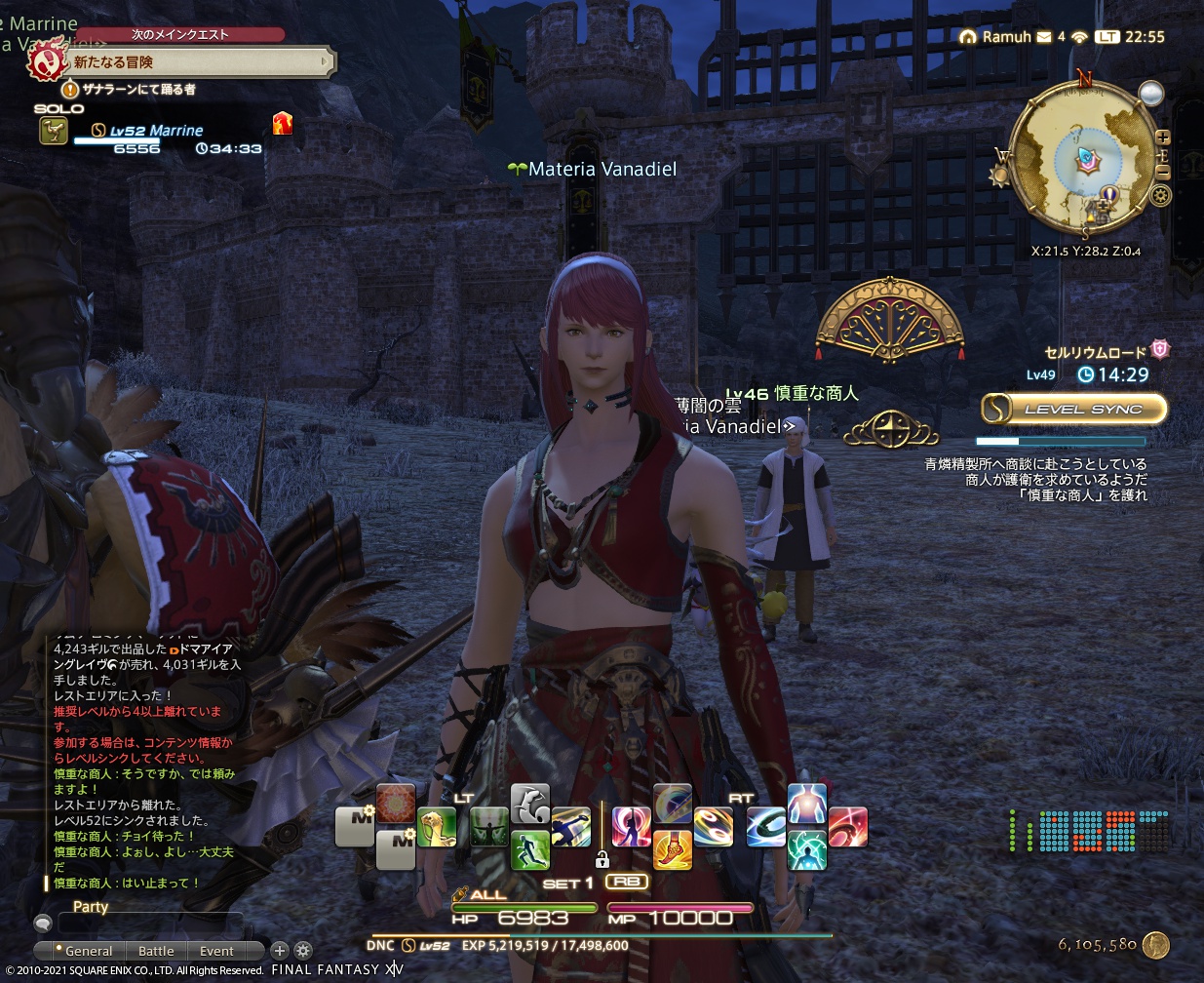This screenshot has width=1204, height=983.
Task: Toggle the hotbar padlock icon
Action: pos(602,859)
